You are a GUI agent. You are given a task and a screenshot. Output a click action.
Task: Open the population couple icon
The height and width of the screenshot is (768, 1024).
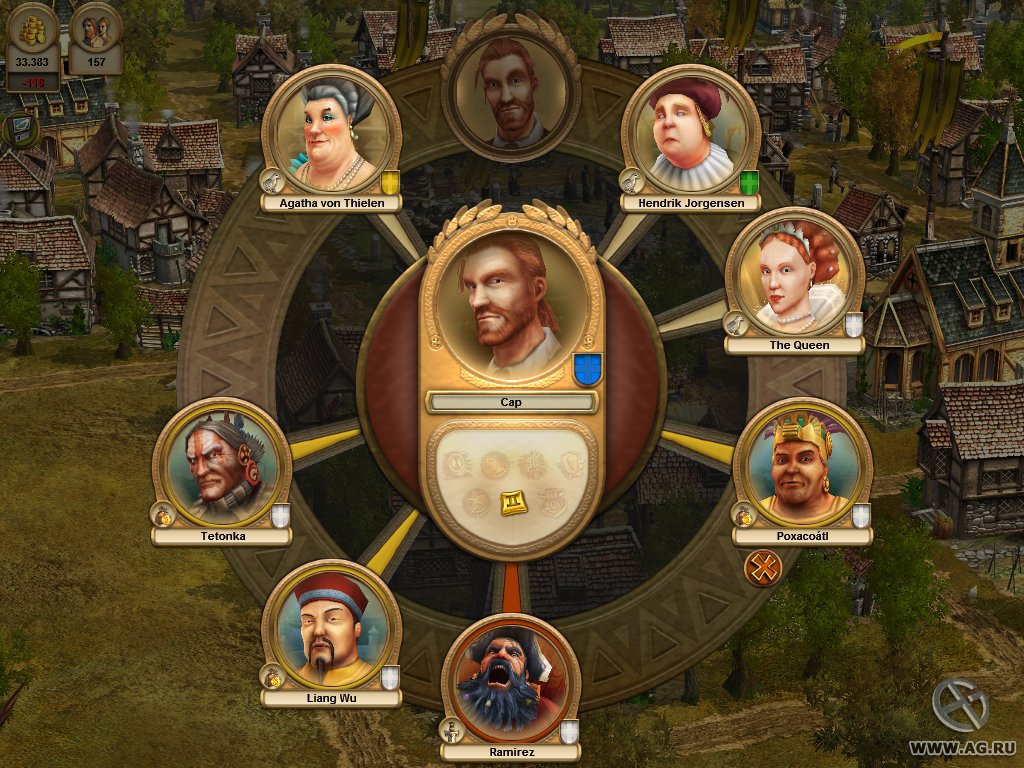[x=97, y=32]
